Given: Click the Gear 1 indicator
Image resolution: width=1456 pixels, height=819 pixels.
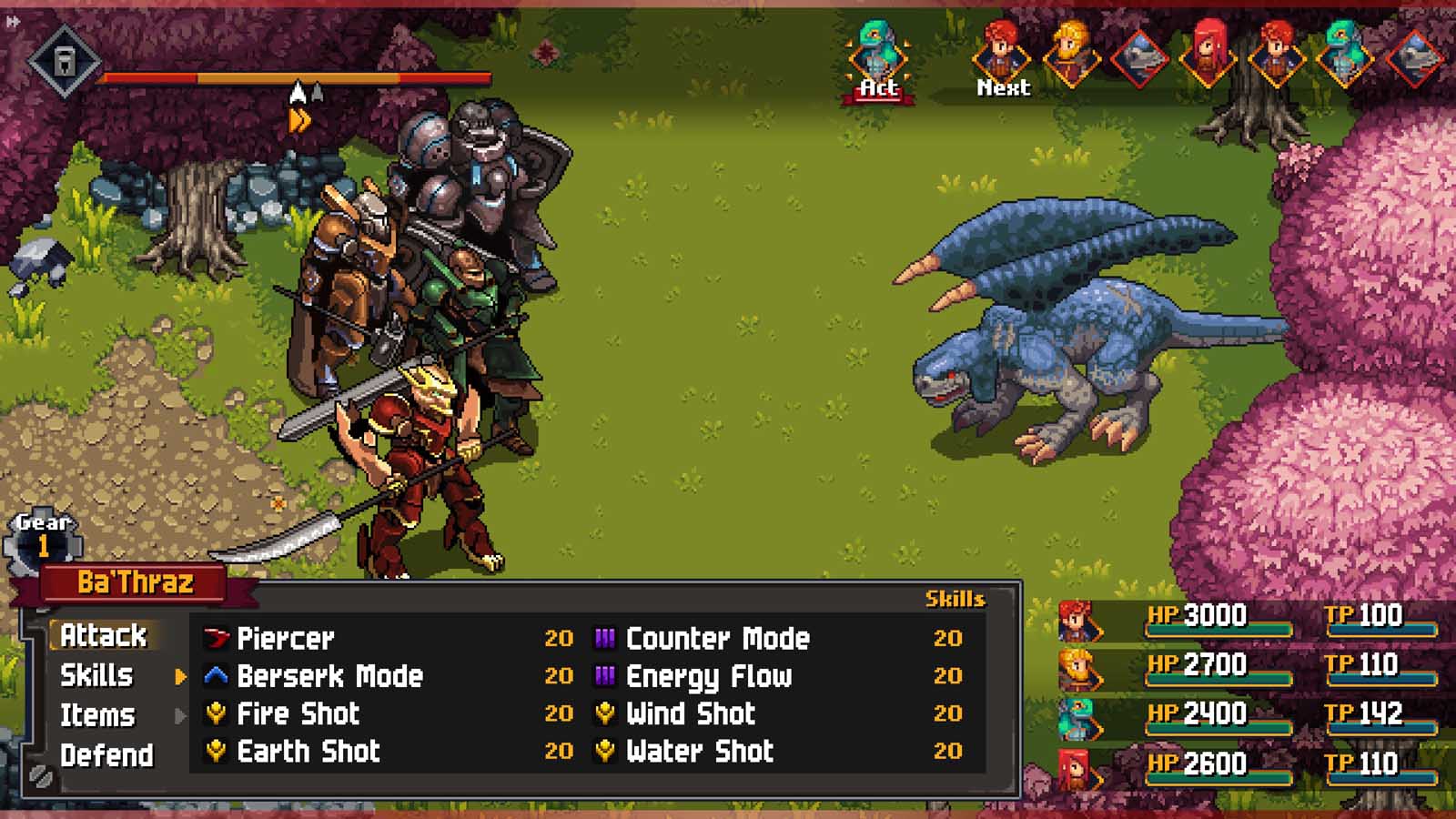Looking at the screenshot, I should pyautogui.click(x=43, y=538).
